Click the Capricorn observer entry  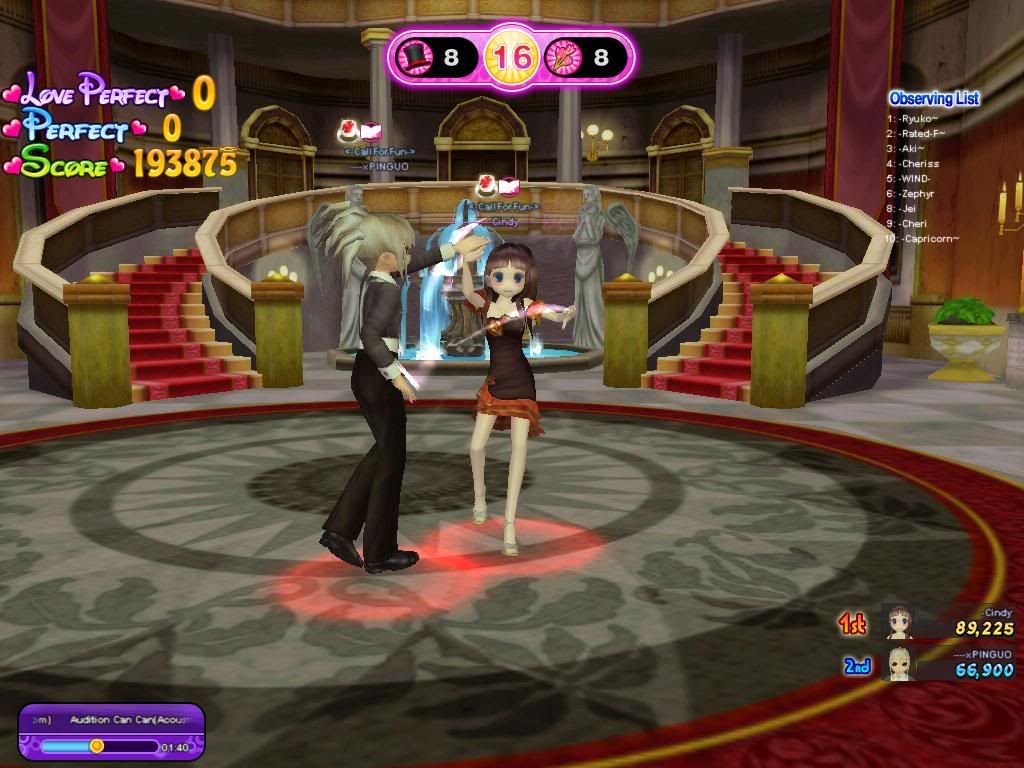pyautogui.click(x=928, y=239)
